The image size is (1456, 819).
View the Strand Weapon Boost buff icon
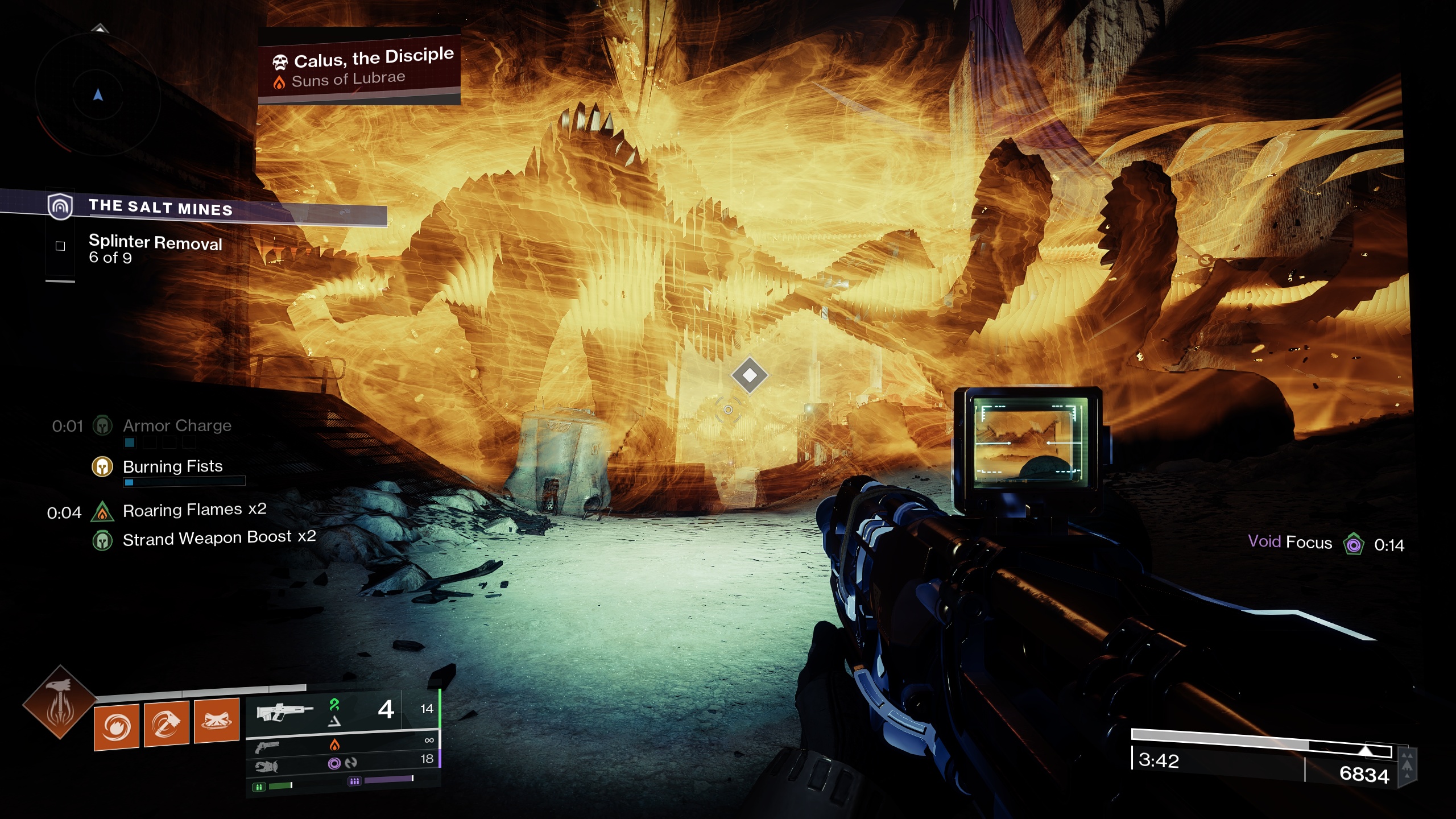coord(102,540)
